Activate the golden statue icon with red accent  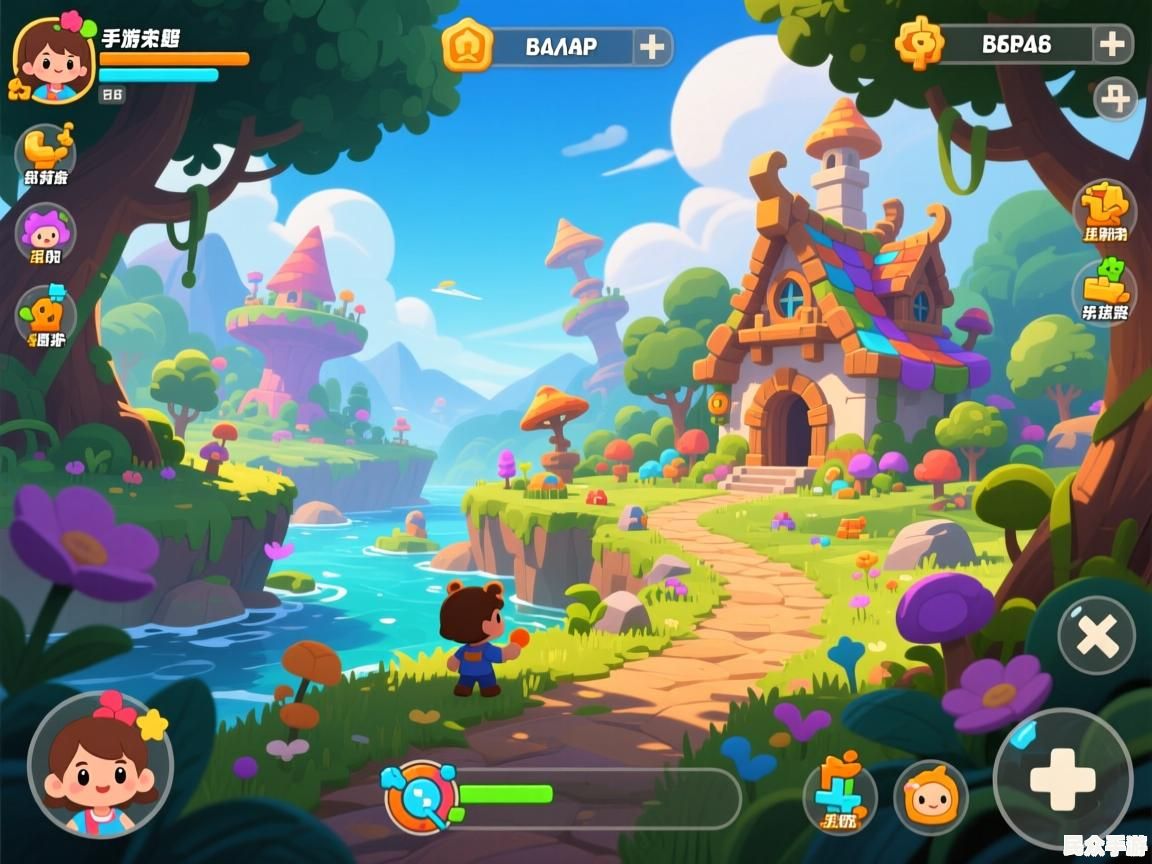click(x=1105, y=208)
